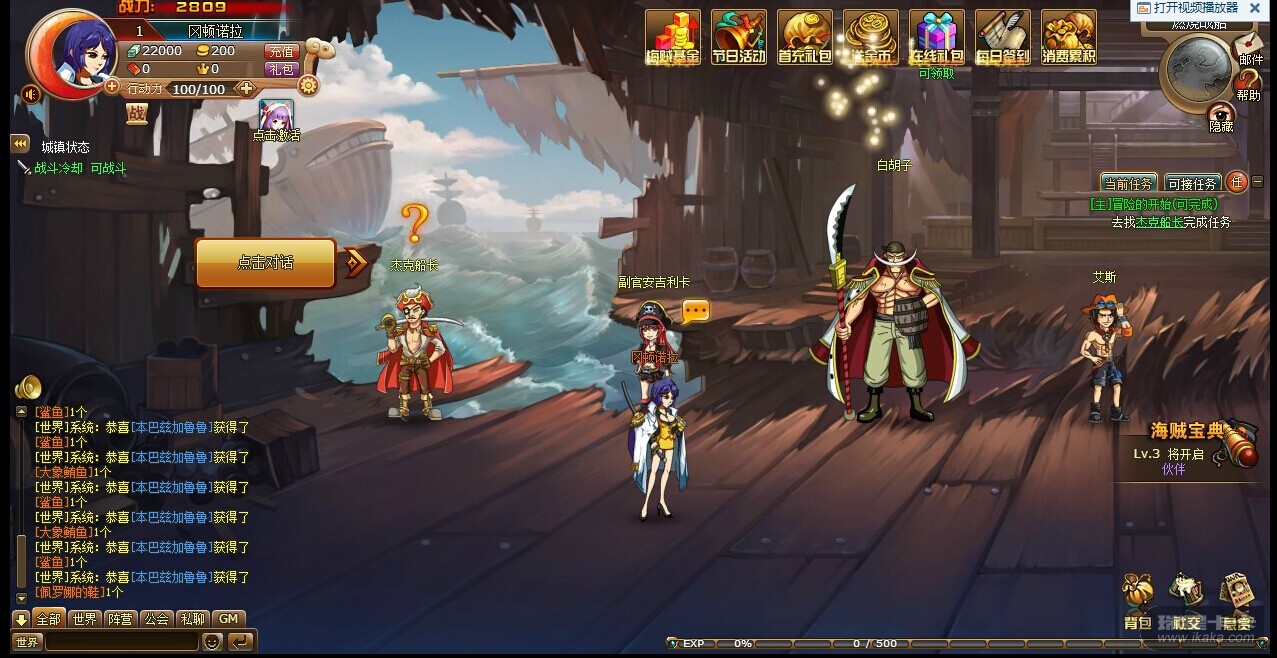Open the 节日活动 holiday event icon
The height and width of the screenshot is (658, 1277).
[x=738, y=36]
